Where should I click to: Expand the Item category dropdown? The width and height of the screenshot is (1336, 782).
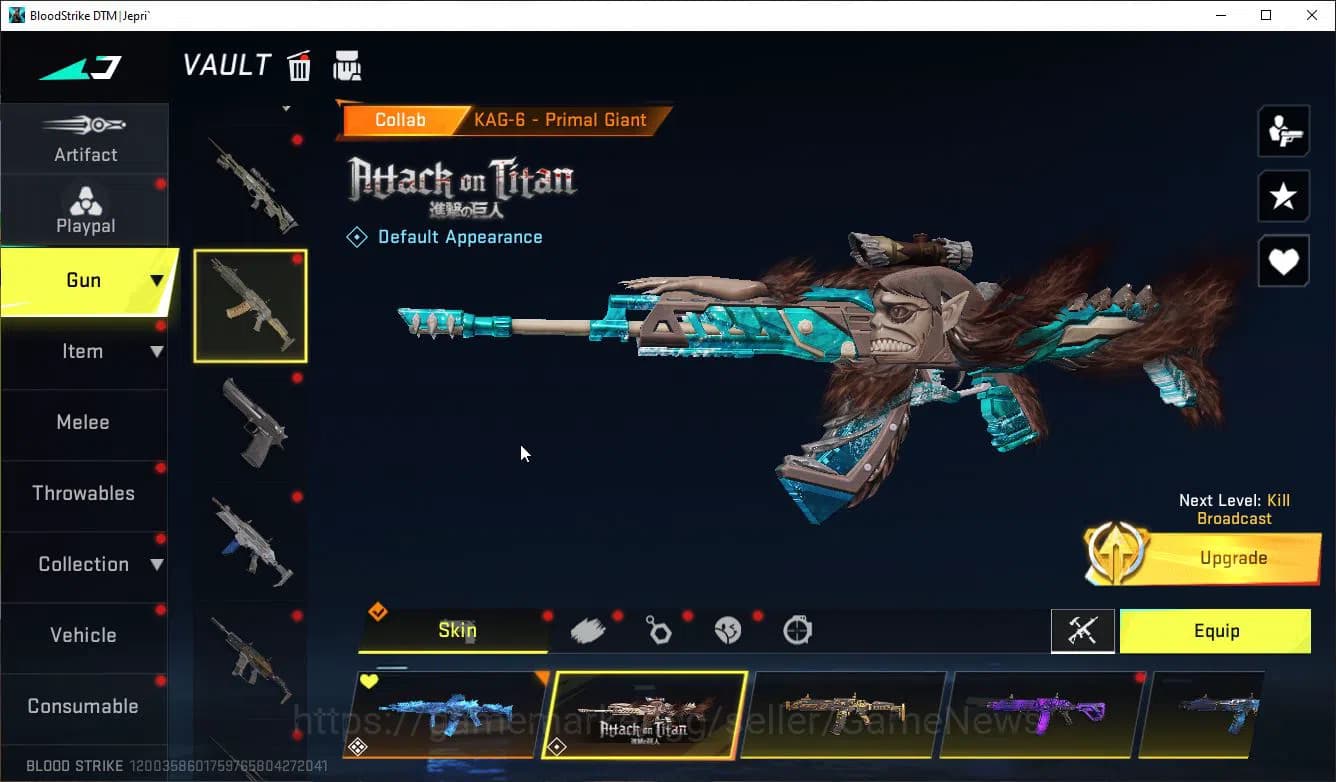click(156, 351)
